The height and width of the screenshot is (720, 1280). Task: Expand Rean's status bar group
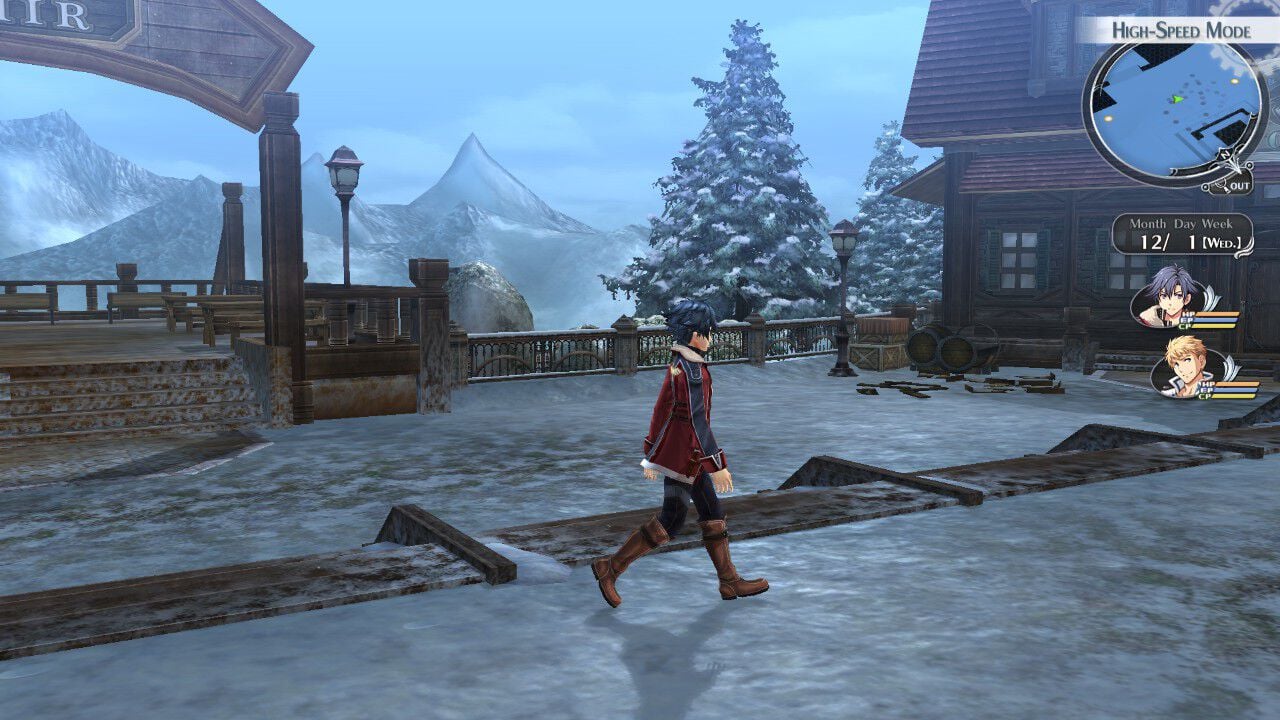pos(1214,318)
